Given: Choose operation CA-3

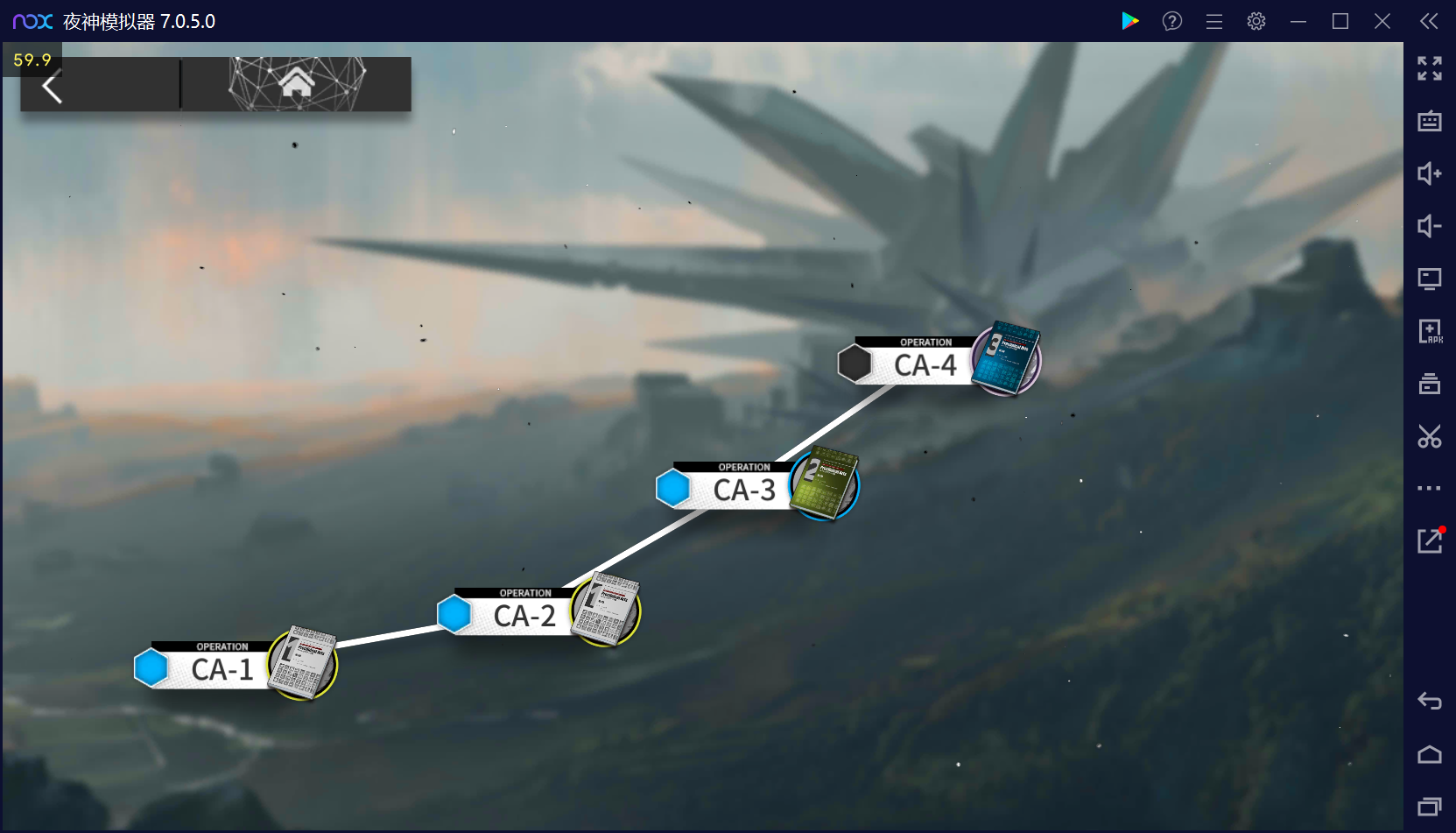Looking at the screenshot, I should pos(744,491).
